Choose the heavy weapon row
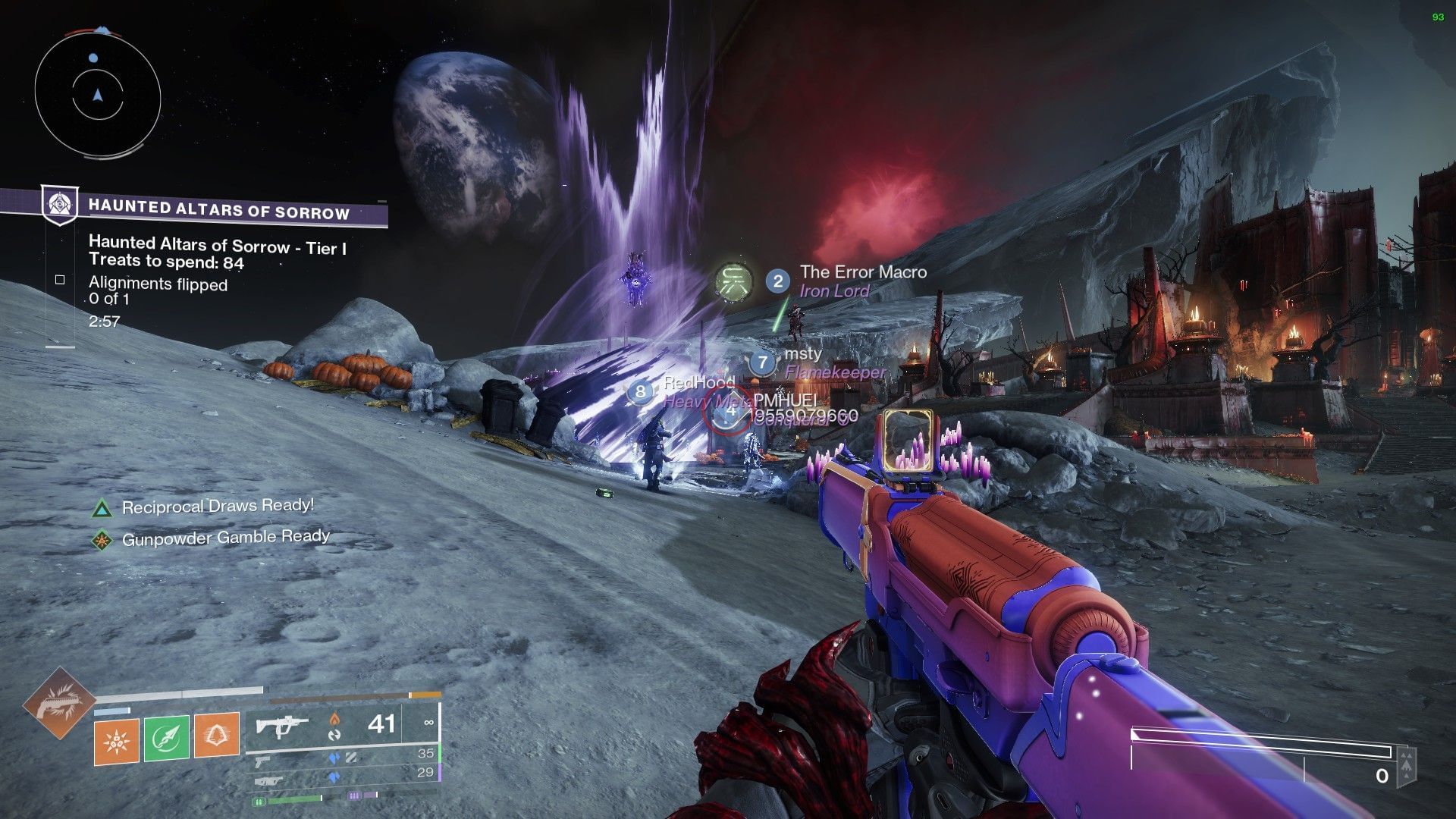The image size is (1456, 819). tap(341, 775)
